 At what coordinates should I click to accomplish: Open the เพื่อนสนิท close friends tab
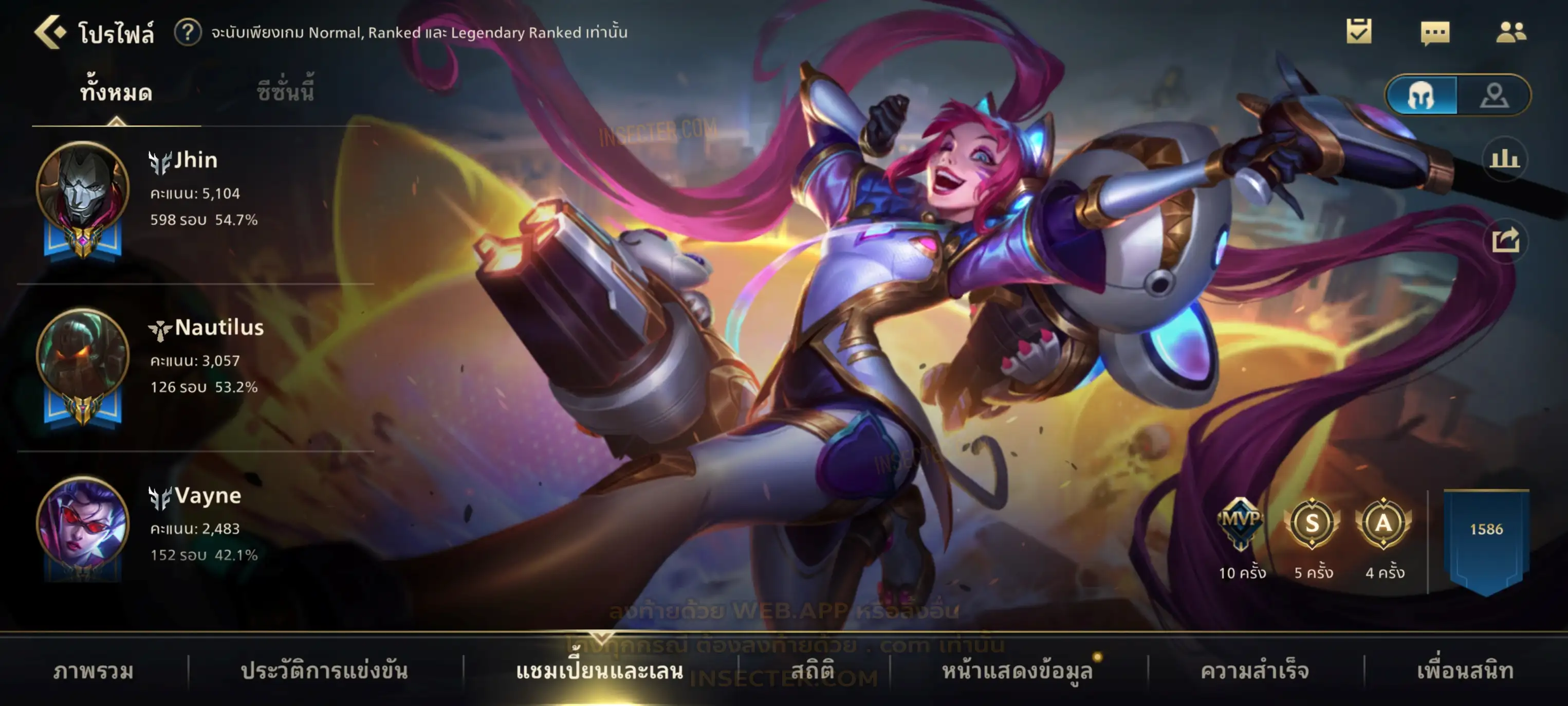[1465, 671]
